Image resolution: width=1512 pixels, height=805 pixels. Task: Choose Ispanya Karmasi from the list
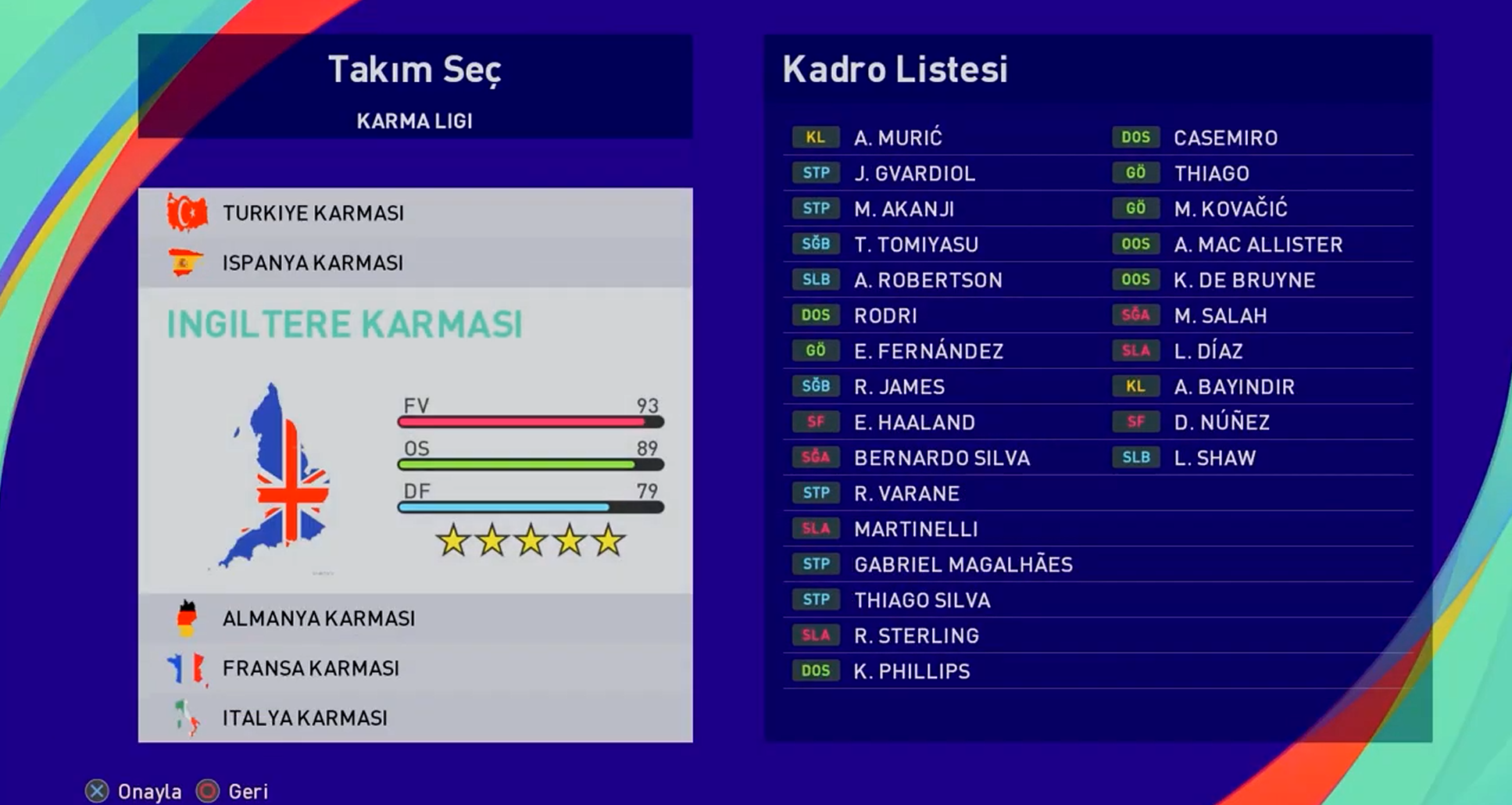[313, 263]
